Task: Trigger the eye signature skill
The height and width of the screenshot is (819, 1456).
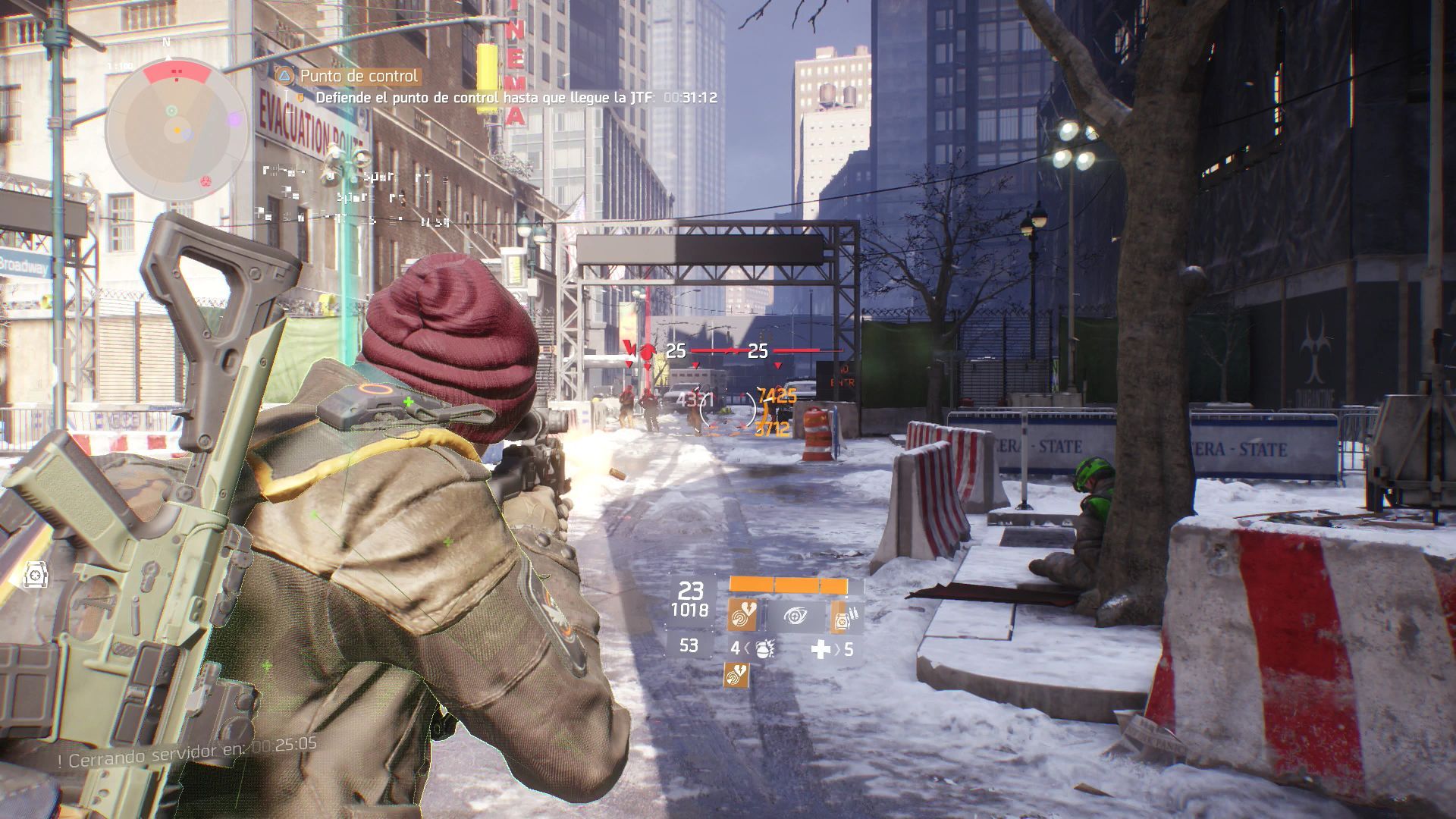Action: click(x=795, y=616)
